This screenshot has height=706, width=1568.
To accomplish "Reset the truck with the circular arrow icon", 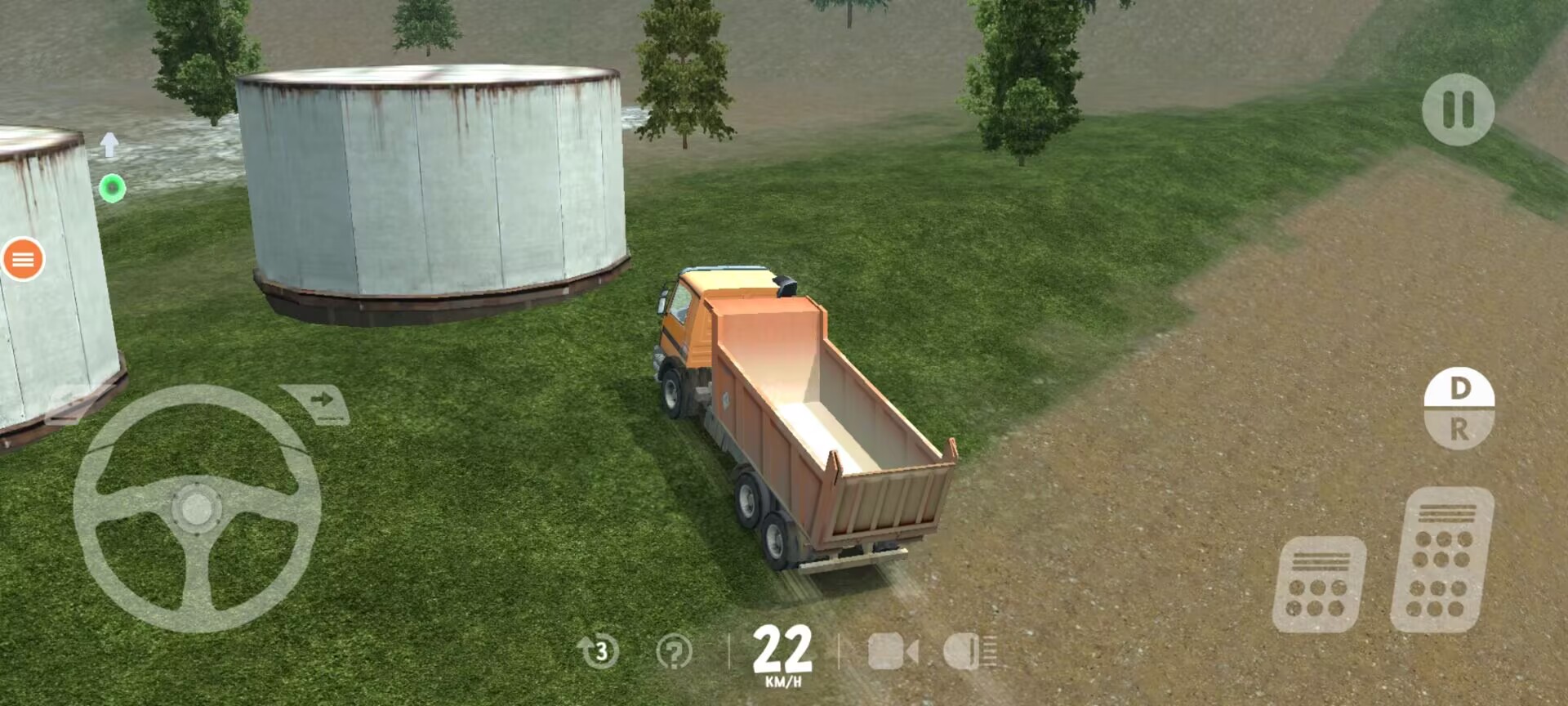I will pos(599,651).
